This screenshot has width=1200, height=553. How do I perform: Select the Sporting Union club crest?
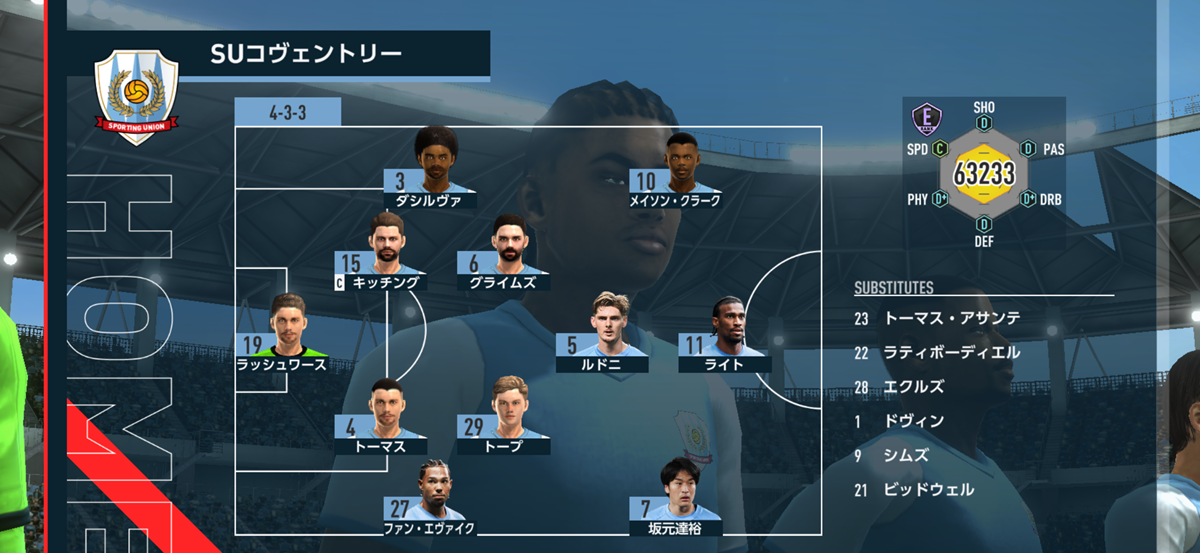click(x=135, y=98)
